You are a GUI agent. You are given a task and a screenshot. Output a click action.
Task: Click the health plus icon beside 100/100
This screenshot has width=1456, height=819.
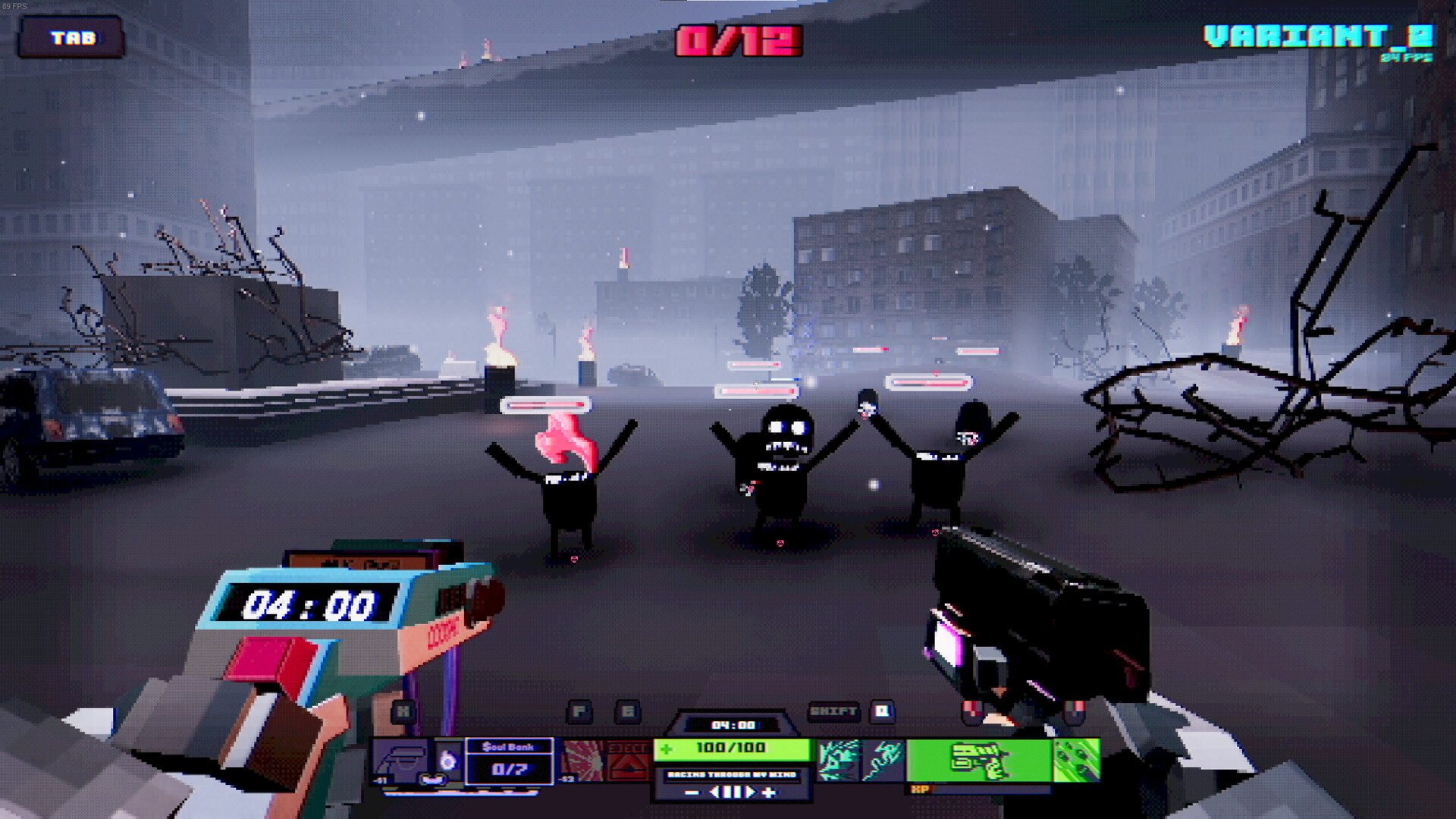coord(667,748)
